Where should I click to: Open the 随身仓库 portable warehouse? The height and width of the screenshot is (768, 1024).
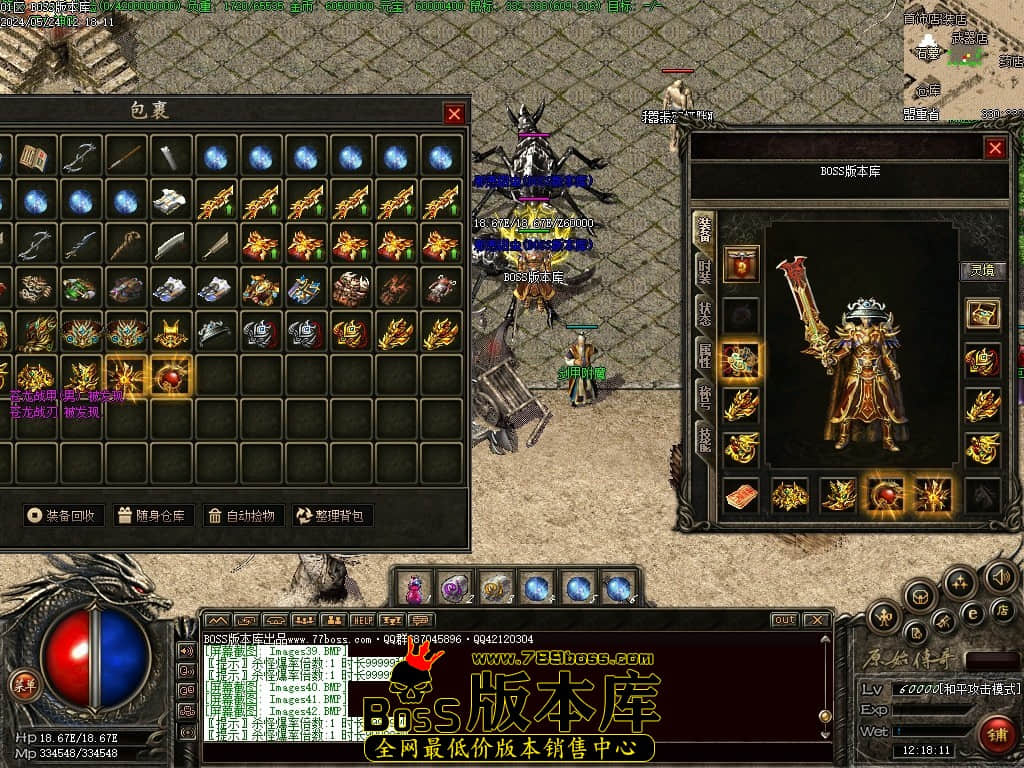(x=152, y=516)
